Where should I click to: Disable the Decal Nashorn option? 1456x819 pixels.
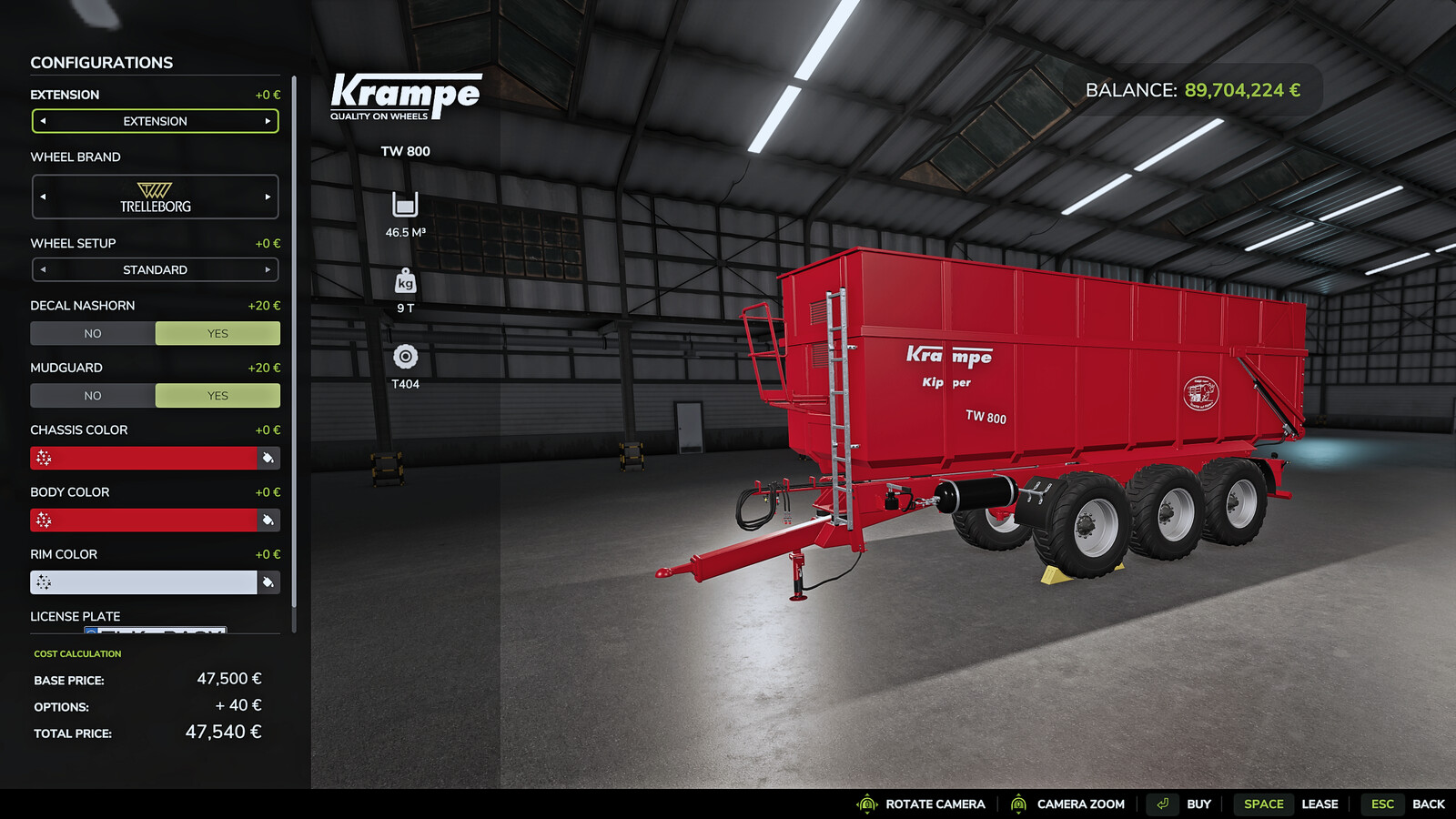coord(92,333)
